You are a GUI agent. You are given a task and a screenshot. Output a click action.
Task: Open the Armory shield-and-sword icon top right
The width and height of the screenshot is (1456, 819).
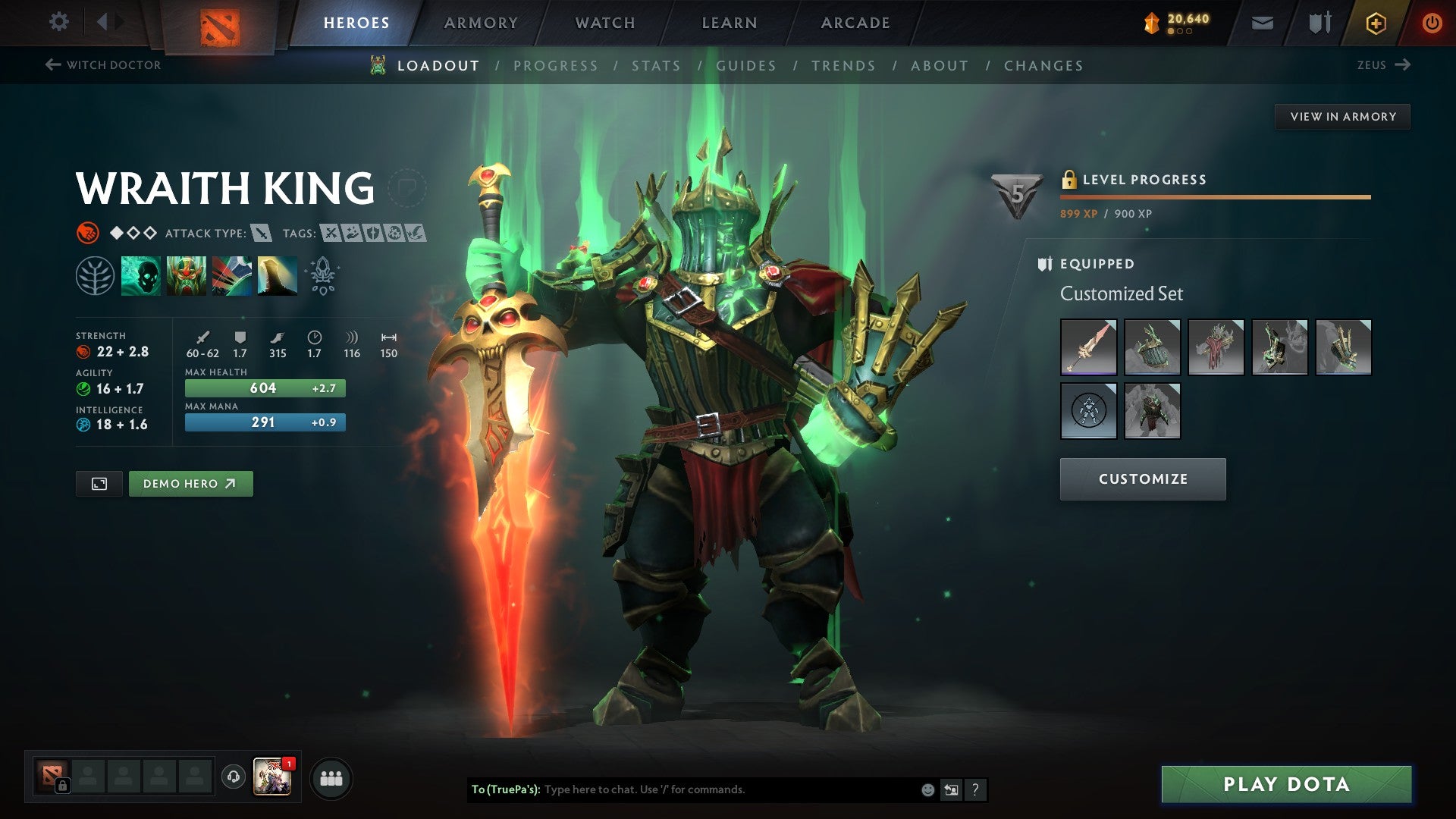(1318, 22)
